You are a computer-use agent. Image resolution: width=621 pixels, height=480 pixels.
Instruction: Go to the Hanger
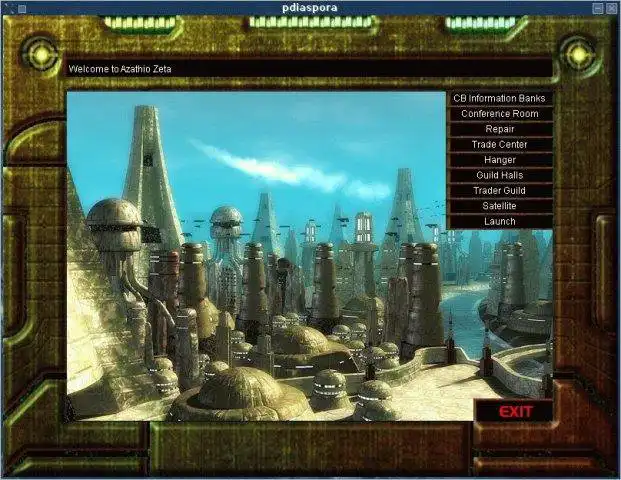pyautogui.click(x=500, y=160)
